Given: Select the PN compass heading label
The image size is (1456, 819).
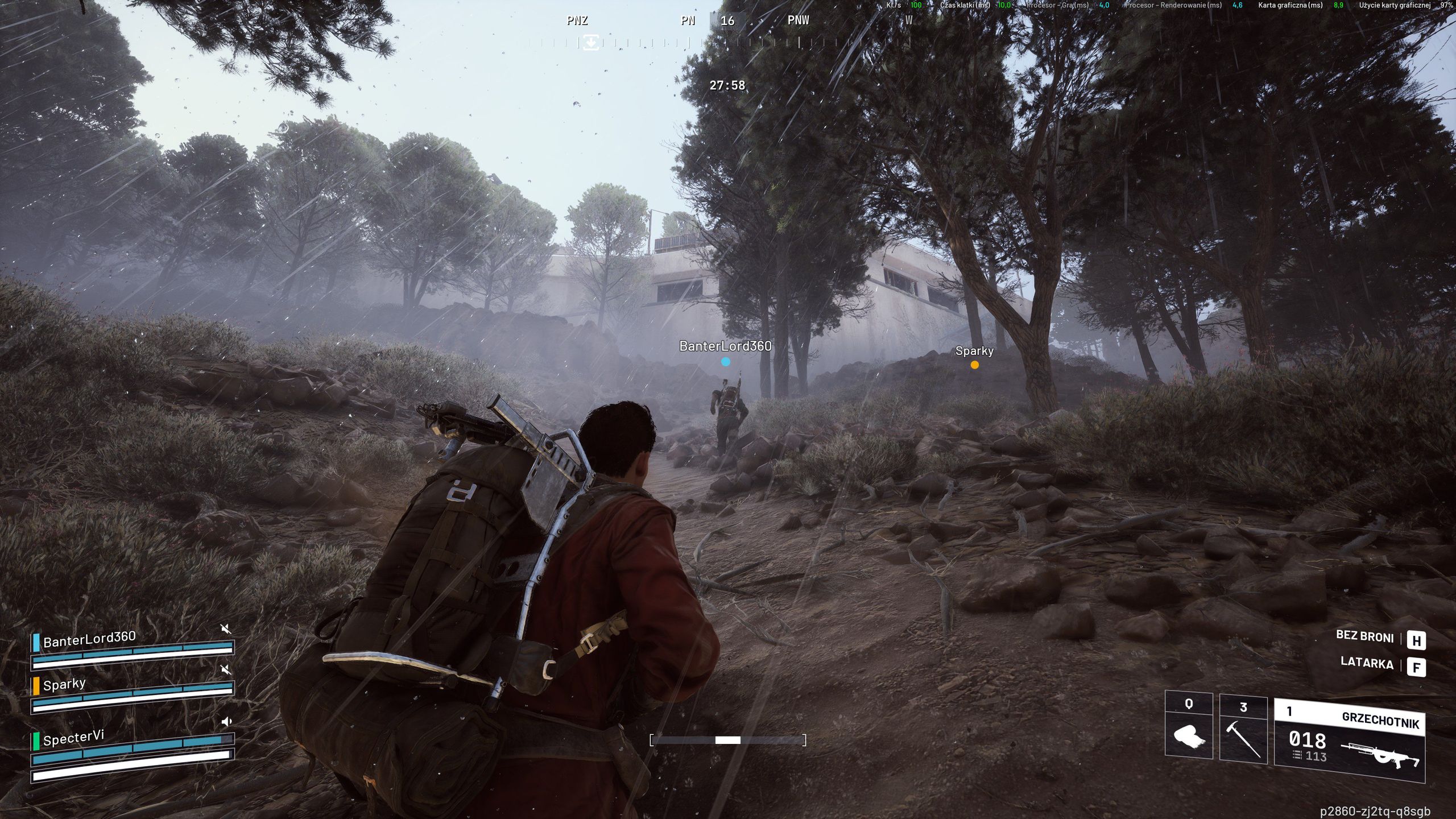Looking at the screenshot, I should pos(688,21).
